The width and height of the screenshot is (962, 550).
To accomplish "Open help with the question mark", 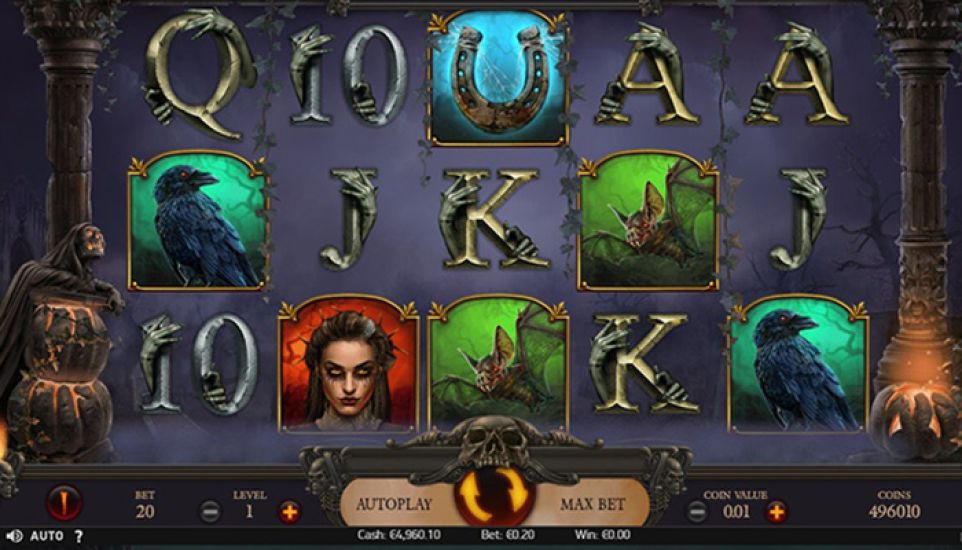I will tap(79, 536).
